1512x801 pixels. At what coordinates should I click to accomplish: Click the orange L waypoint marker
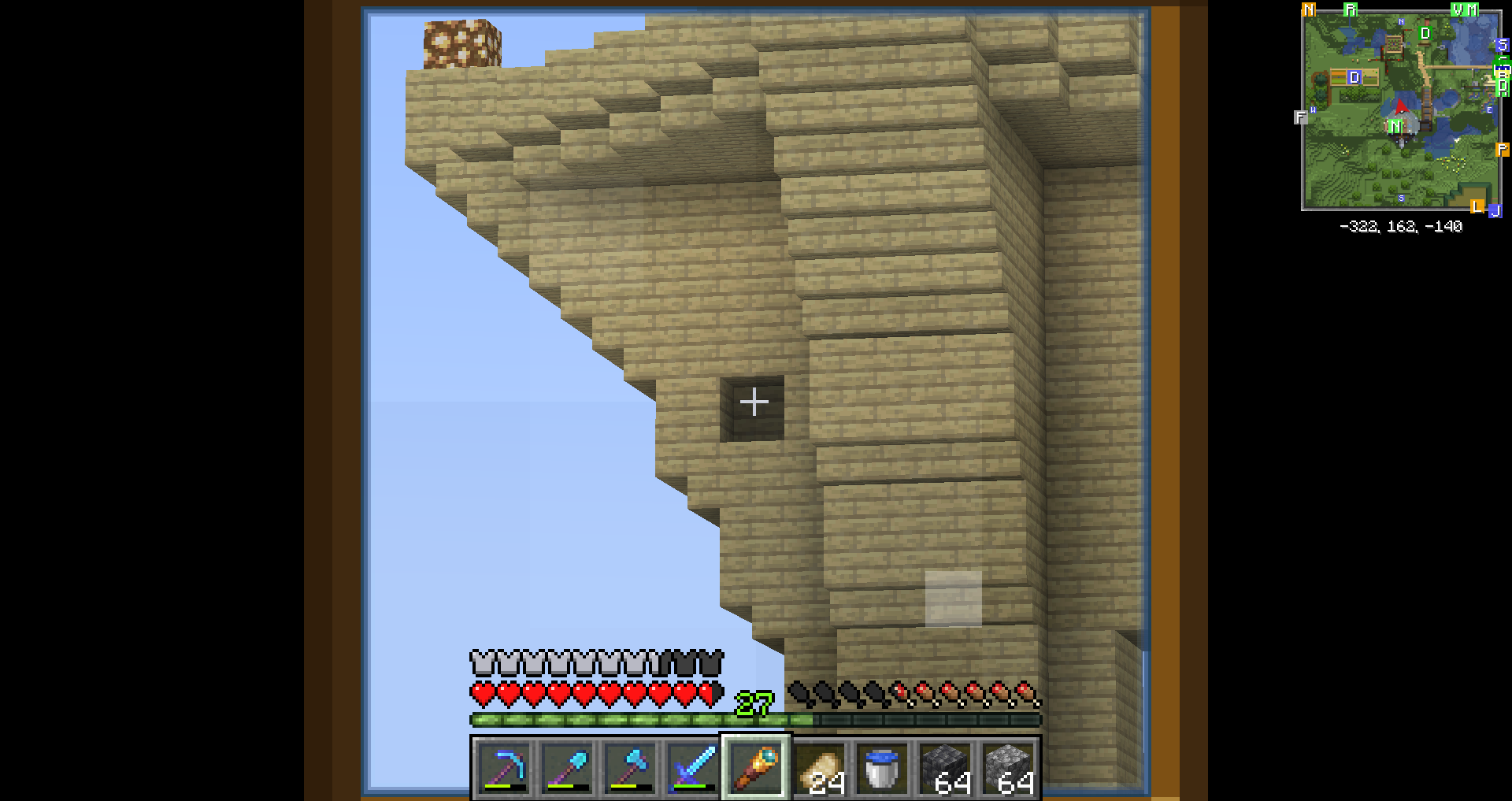1477,206
